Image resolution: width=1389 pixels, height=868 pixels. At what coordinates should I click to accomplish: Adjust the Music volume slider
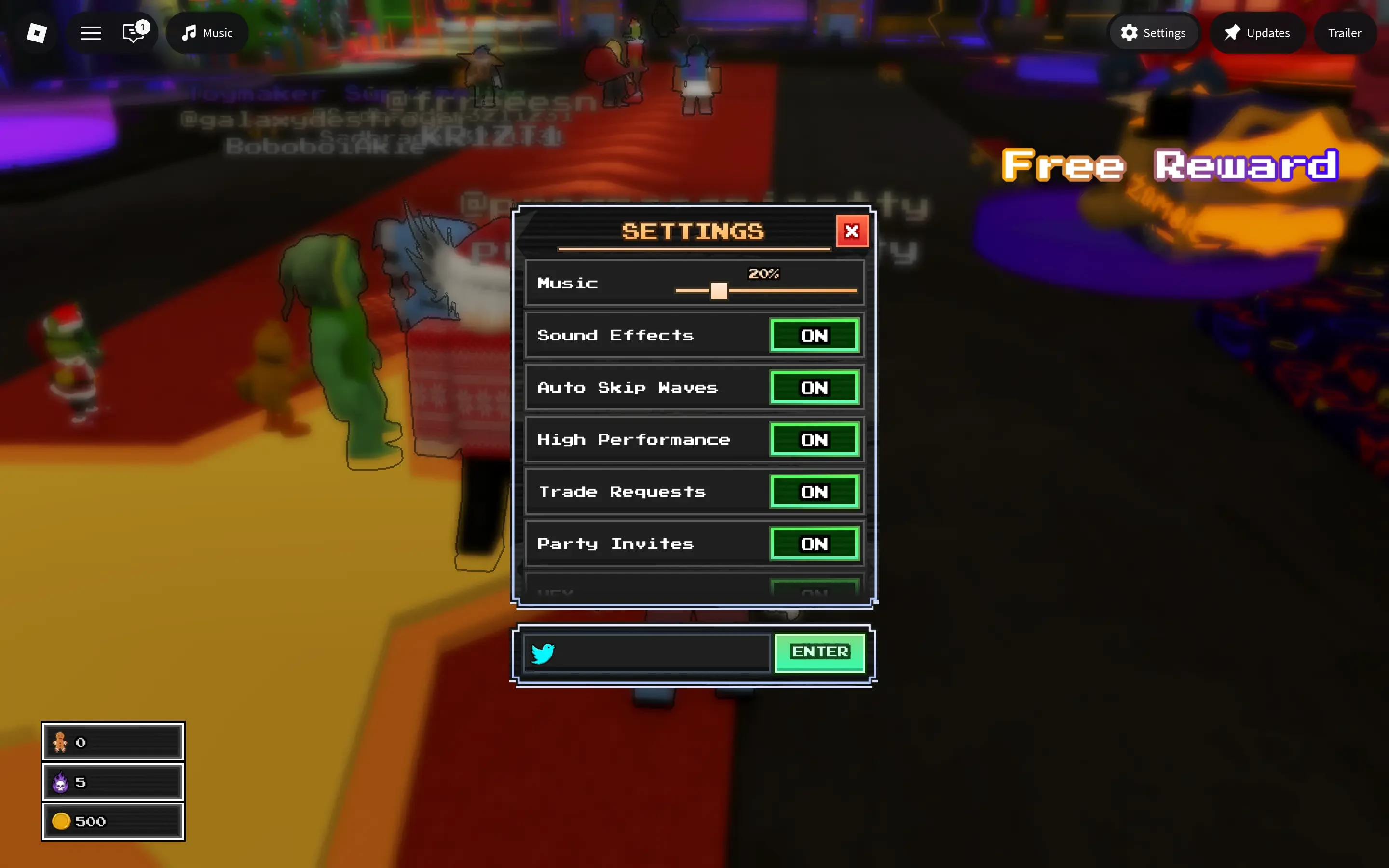pos(718,291)
